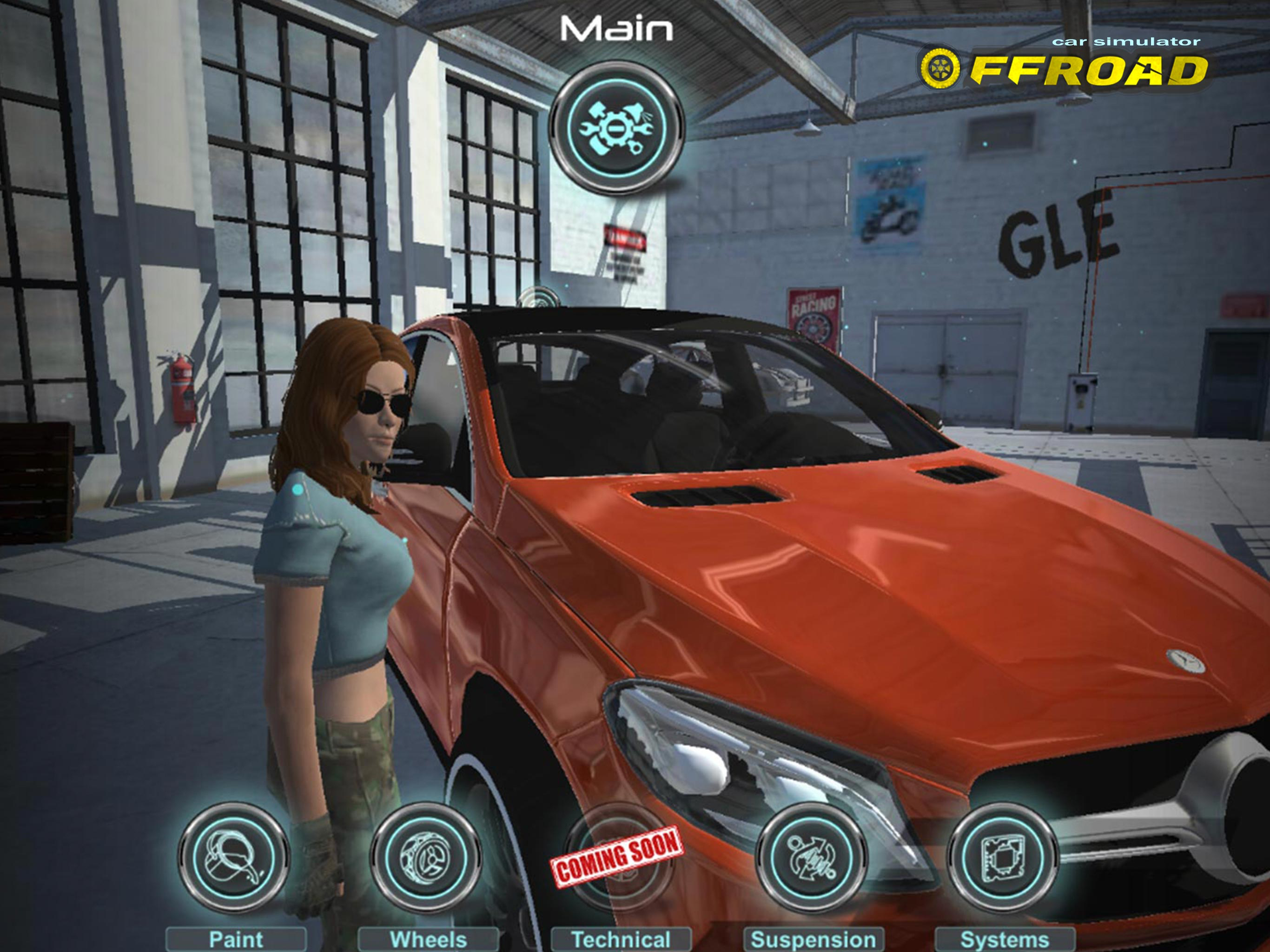Click the Technical coming soon icon
The width and height of the screenshot is (1270, 952).
(x=618, y=857)
